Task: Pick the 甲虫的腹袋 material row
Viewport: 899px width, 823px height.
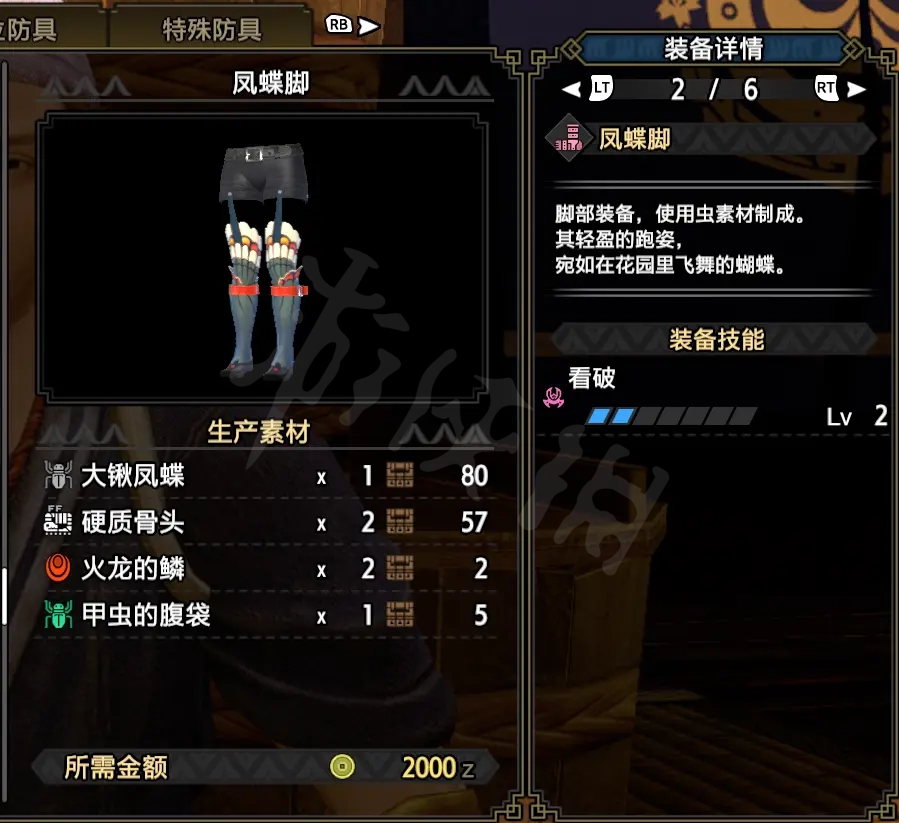Action: (x=266, y=615)
